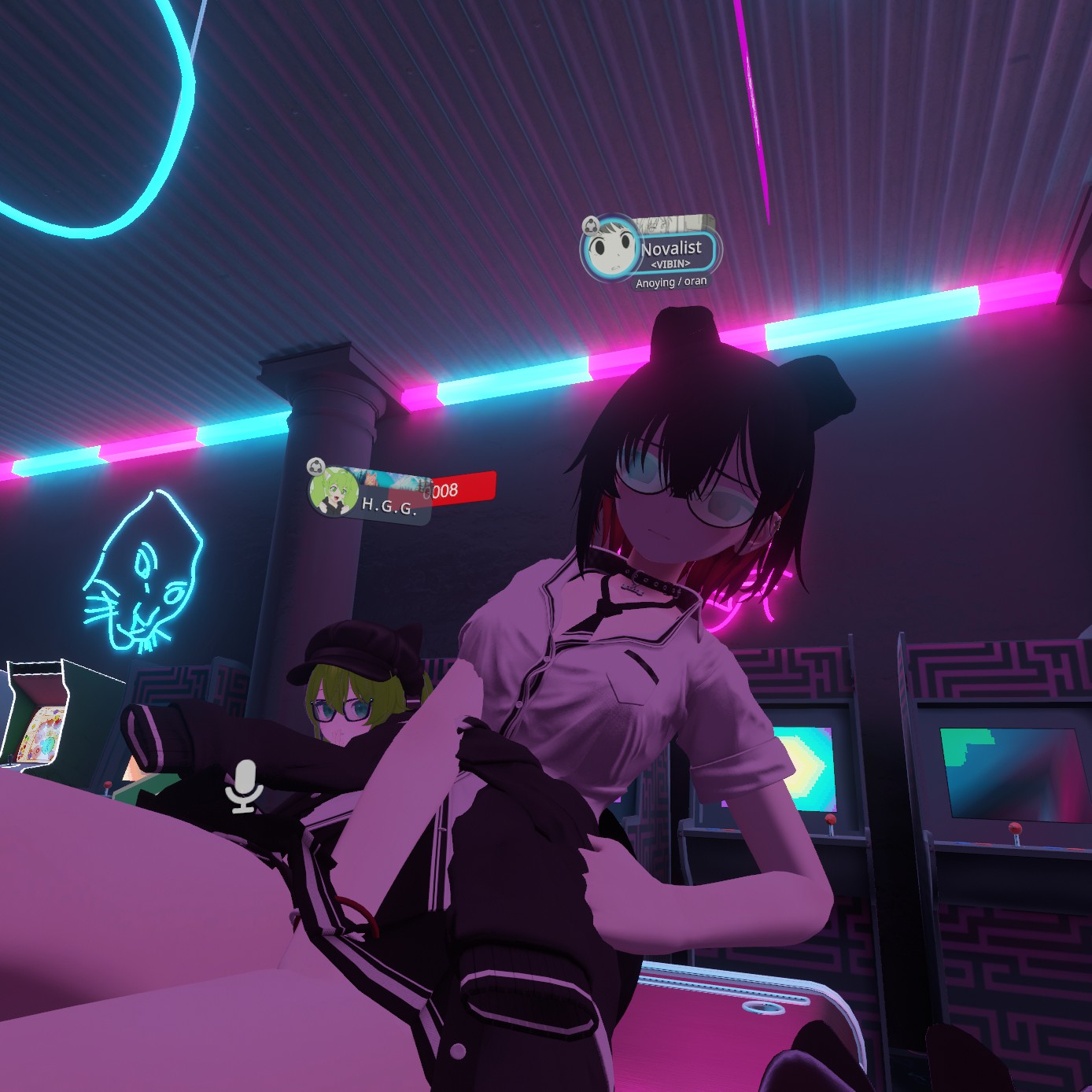This screenshot has height=1092, width=1092.
Task: Click H.G.G.'s green-haired profile thumbnail
Action: click(x=335, y=493)
